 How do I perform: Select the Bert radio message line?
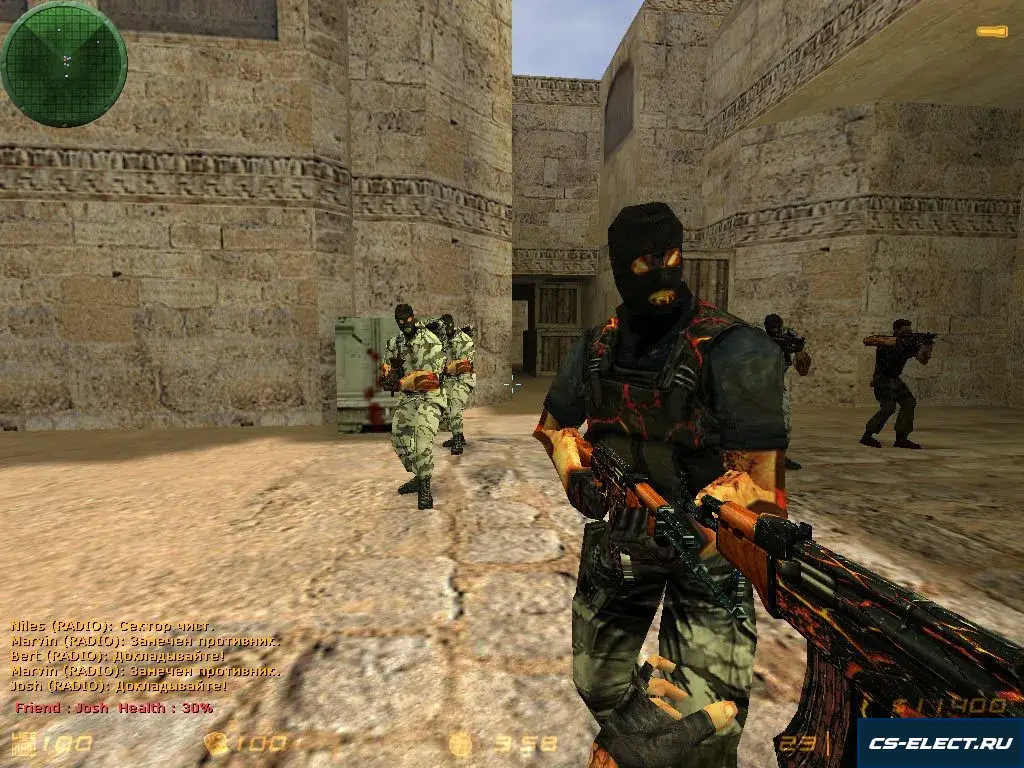(118, 656)
